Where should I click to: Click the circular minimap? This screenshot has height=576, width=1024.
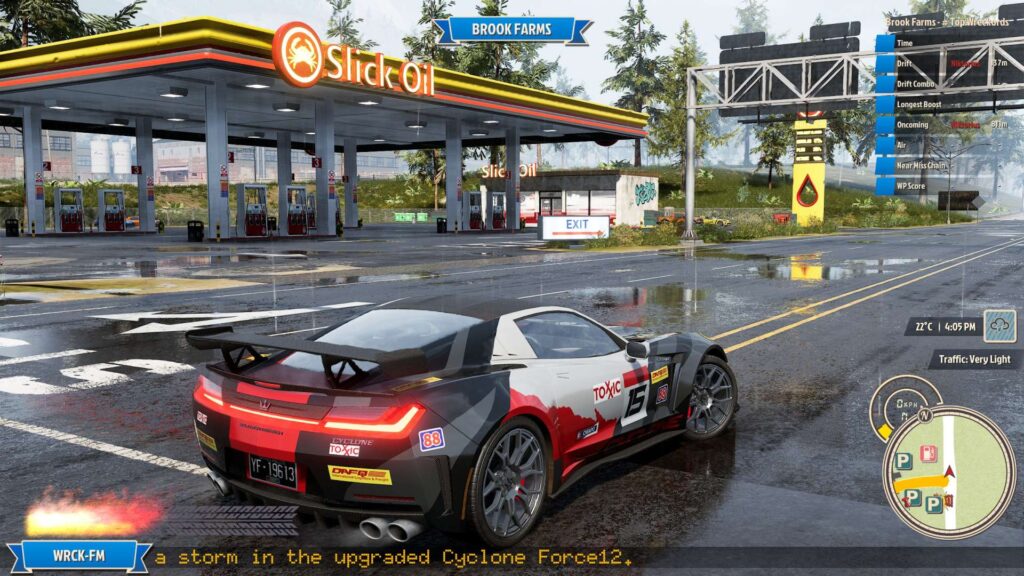(949, 471)
